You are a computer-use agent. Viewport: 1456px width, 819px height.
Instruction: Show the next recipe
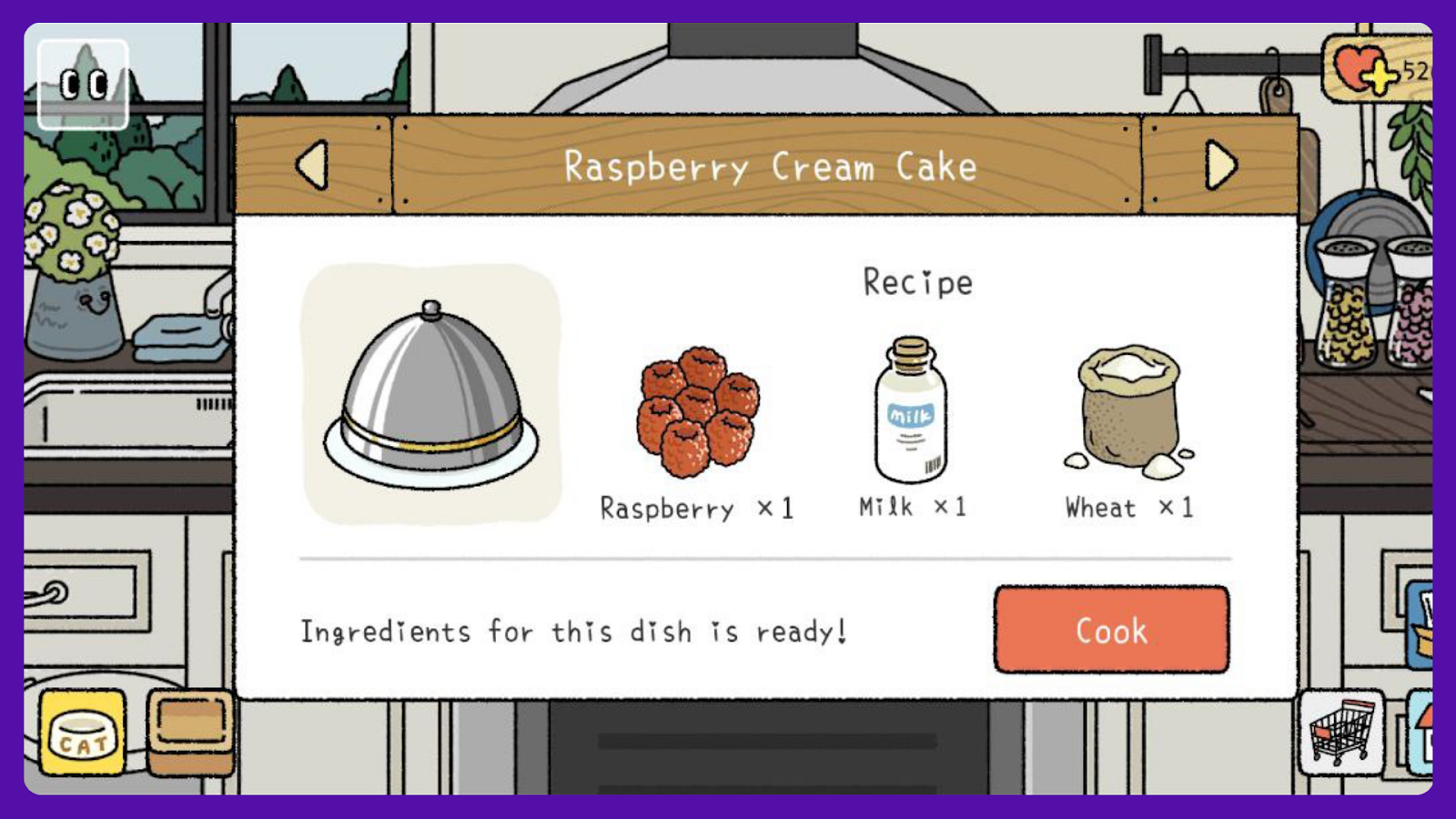pos(1219,165)
